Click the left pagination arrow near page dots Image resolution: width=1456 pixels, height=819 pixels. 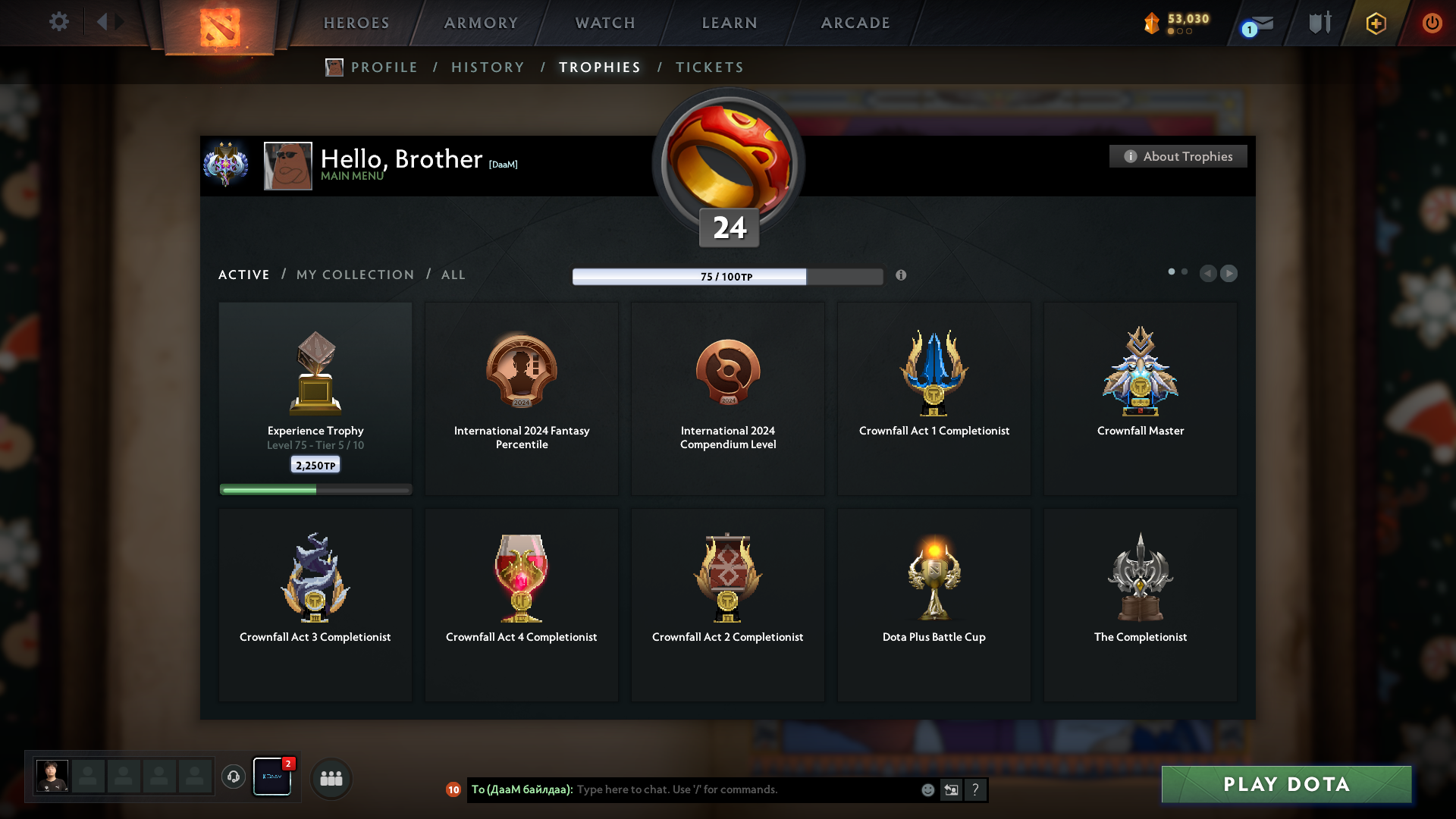coord(1209,274)
